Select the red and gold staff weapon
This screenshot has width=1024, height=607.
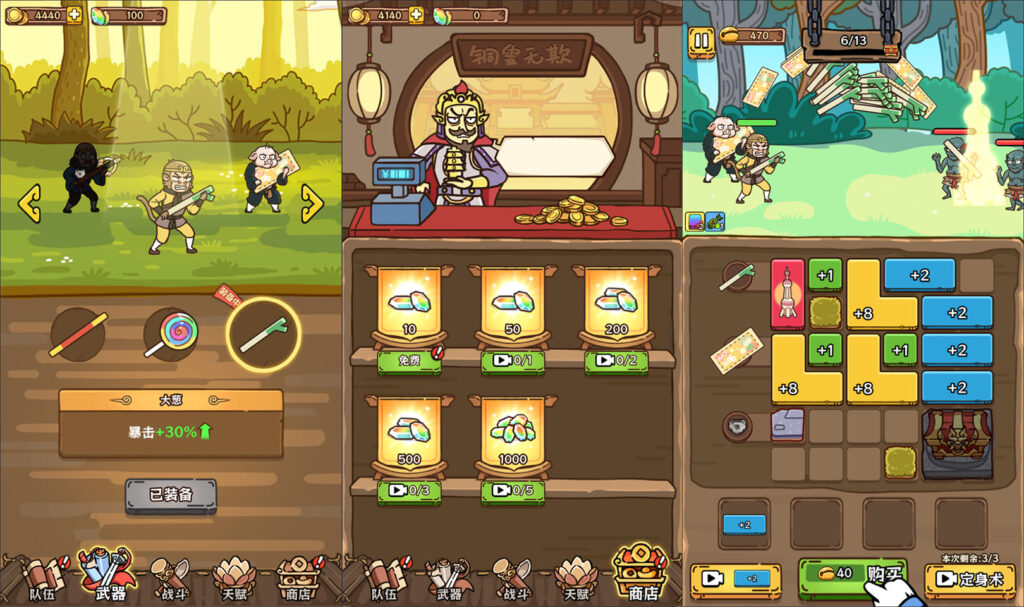[78, 334]
